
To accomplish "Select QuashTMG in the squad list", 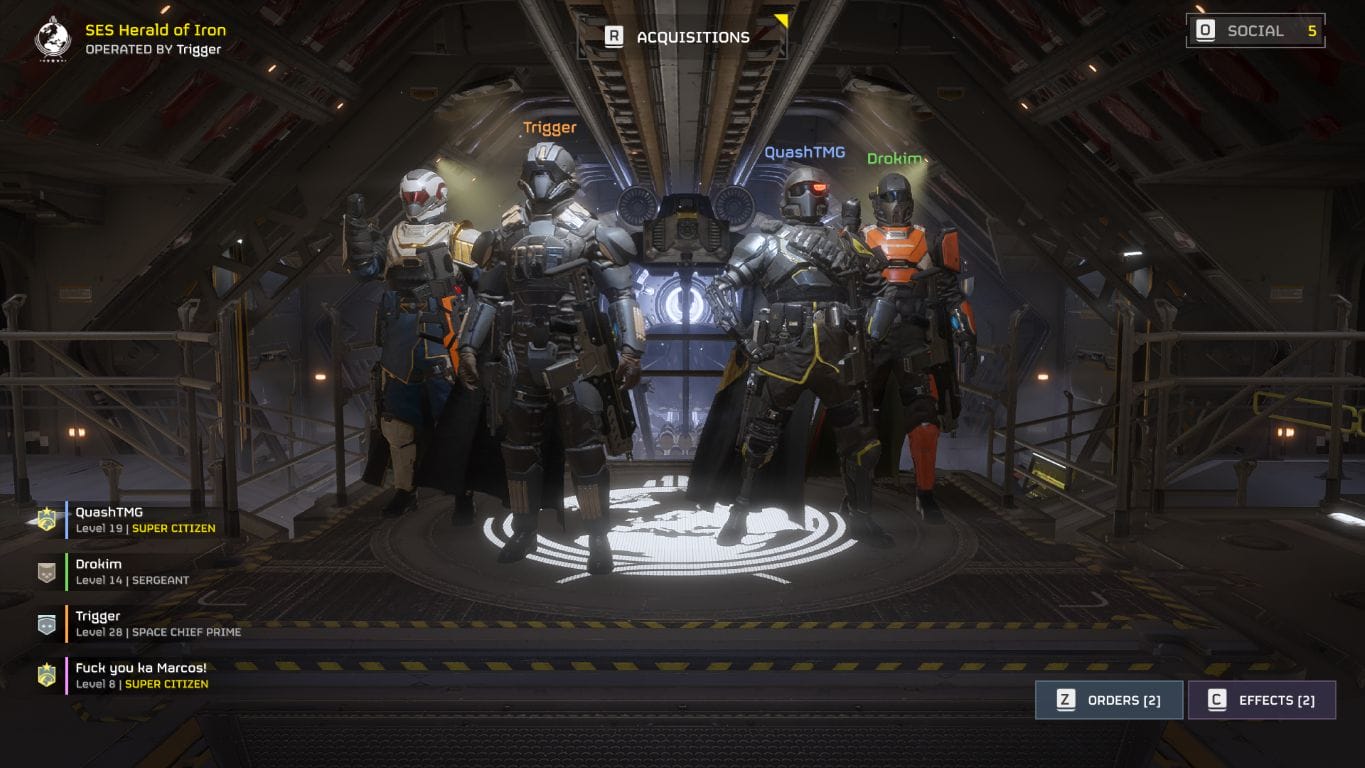I will [110, 520].
